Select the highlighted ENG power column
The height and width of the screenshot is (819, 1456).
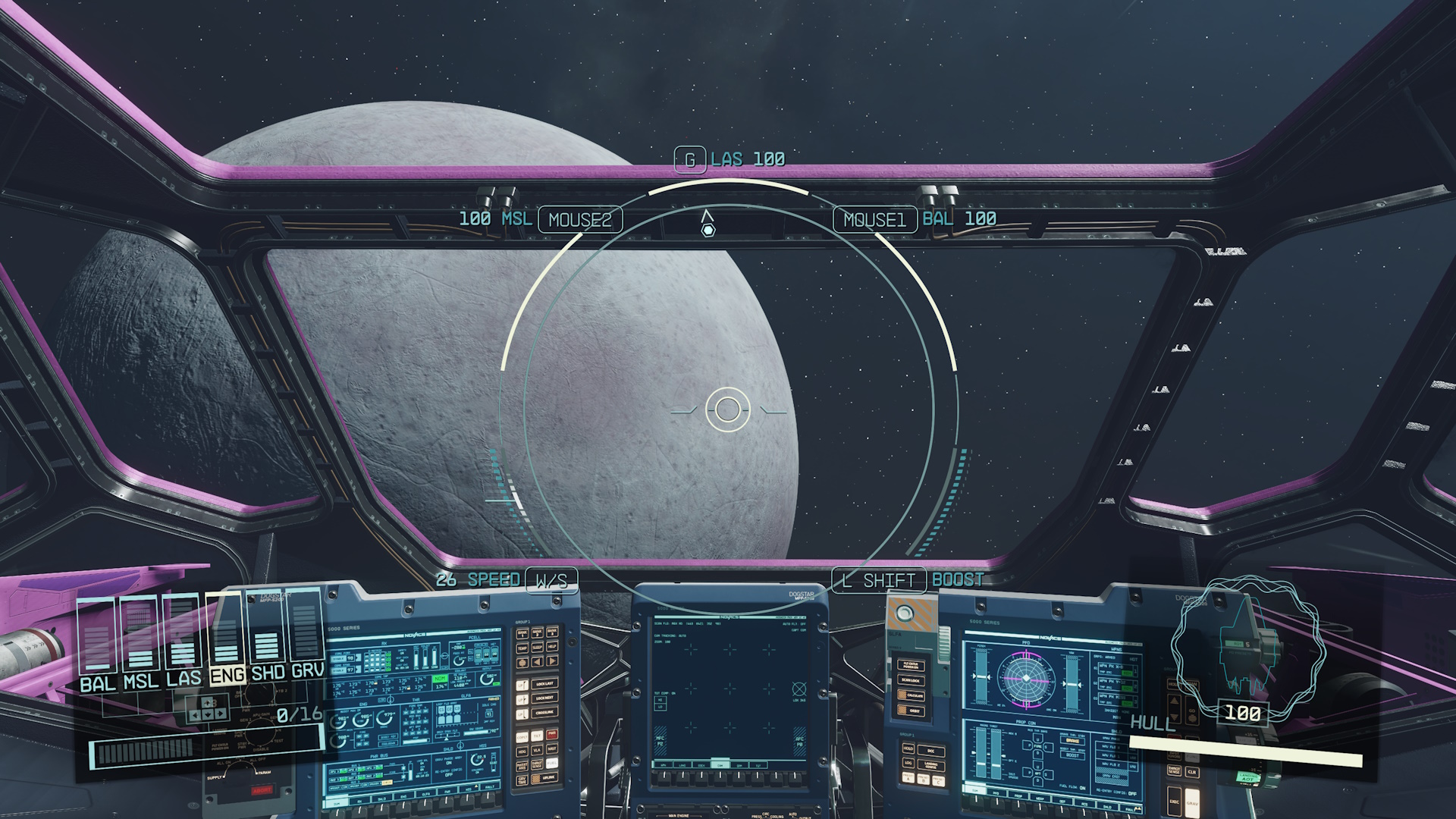point(225,635)
